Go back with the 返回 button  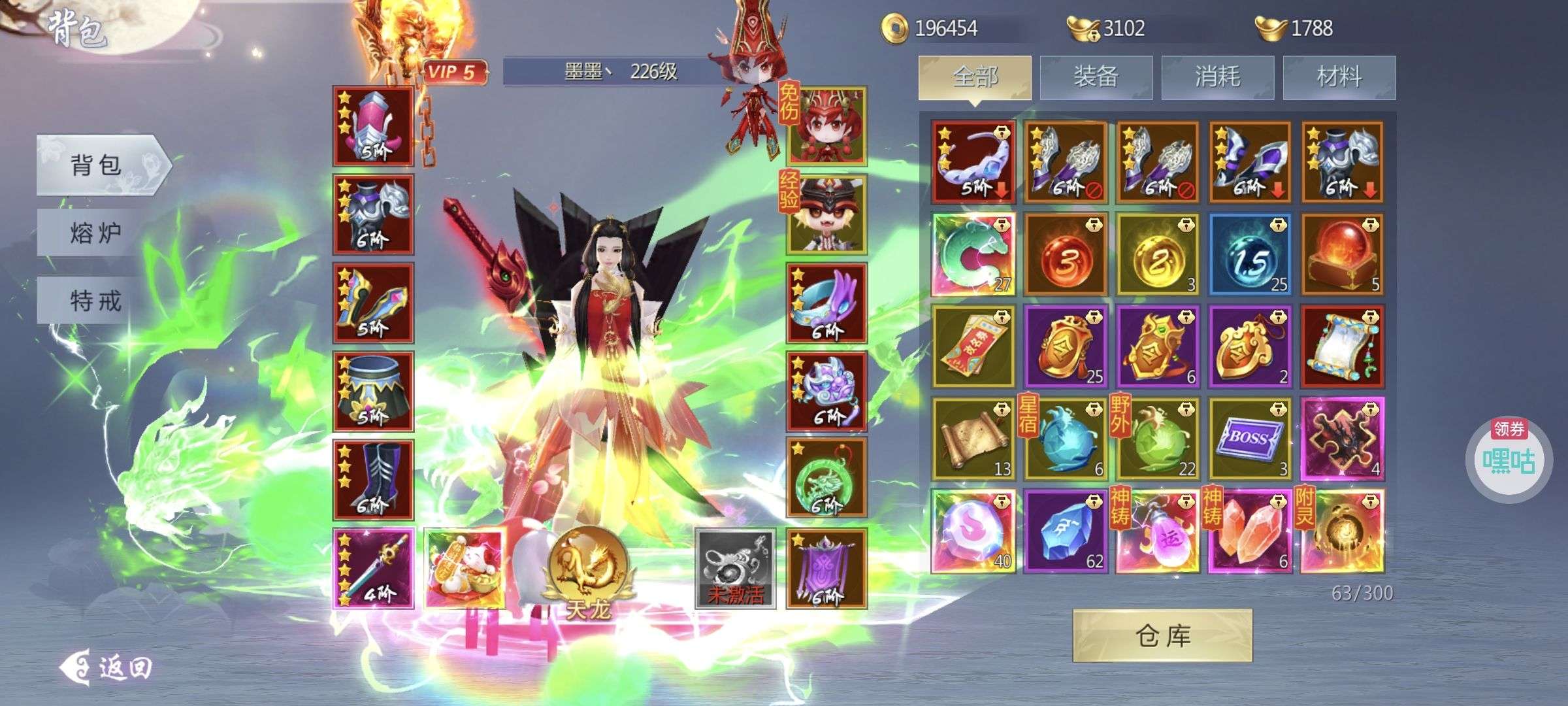pyautogui.click(x=107, y=667)
